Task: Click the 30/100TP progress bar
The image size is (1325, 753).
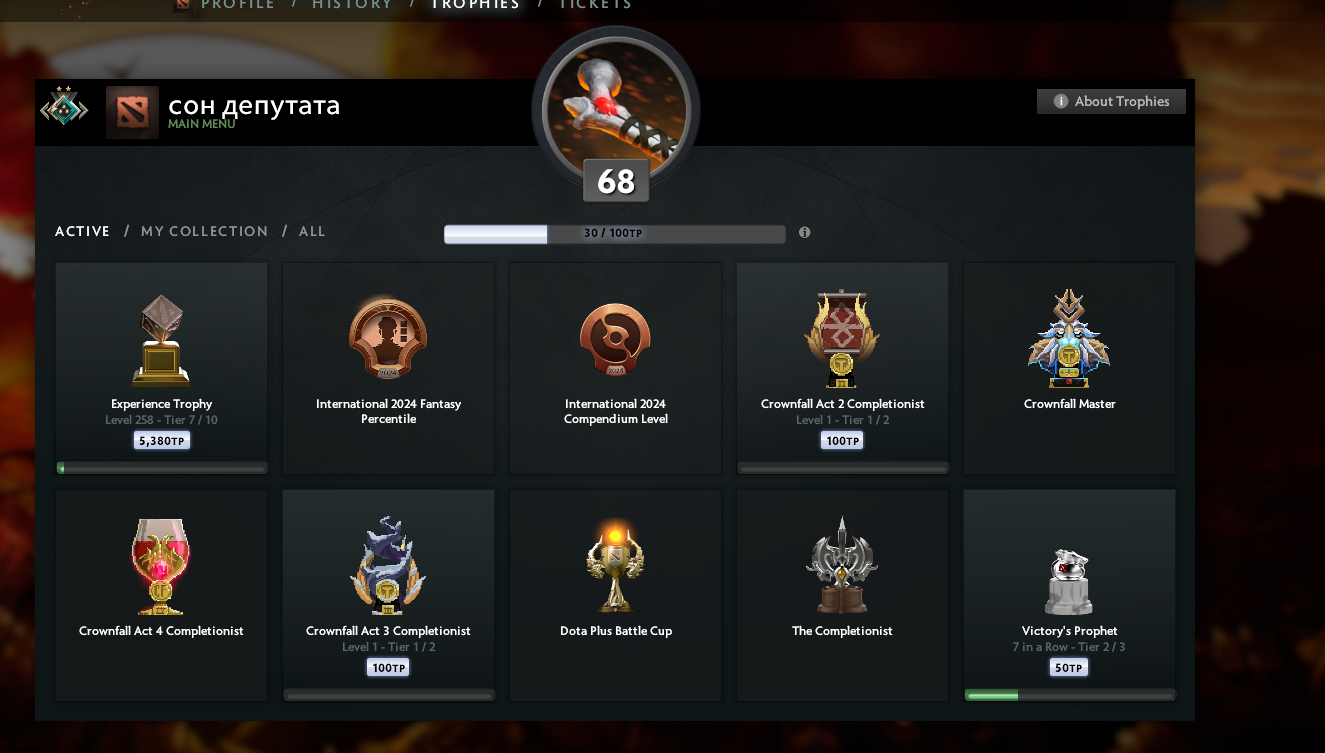Action: 614,234
